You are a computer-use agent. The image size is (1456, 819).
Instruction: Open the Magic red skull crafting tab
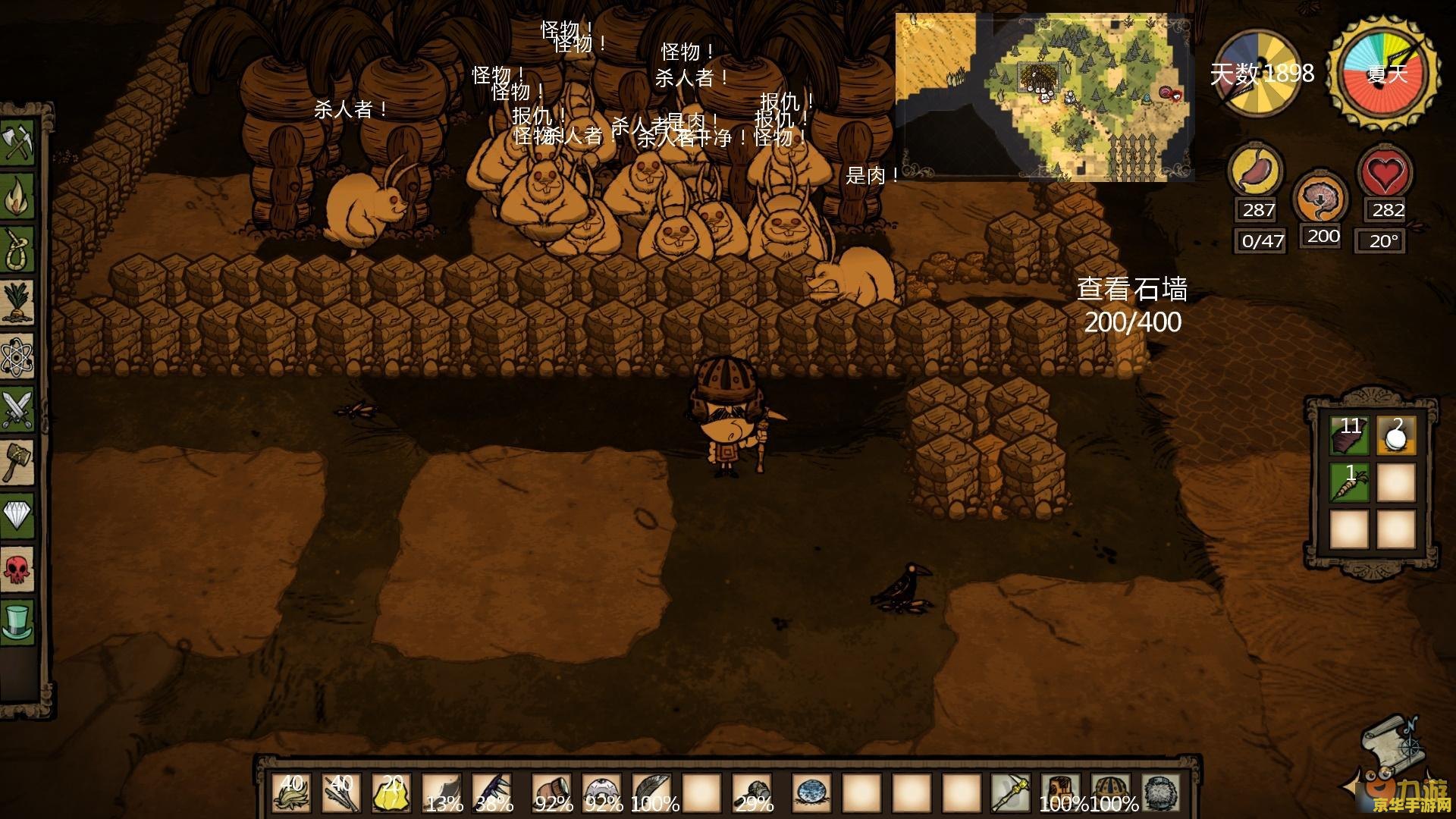click(x=18, y=568)
